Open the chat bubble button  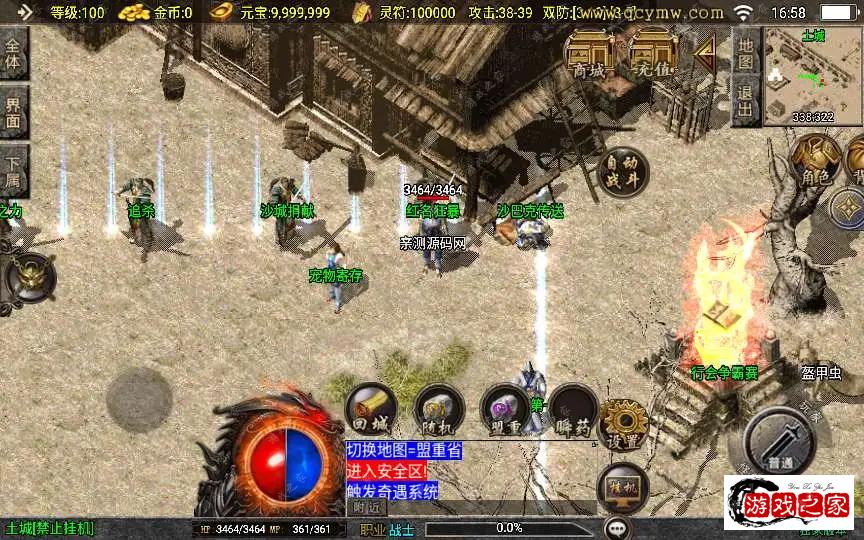617,527
